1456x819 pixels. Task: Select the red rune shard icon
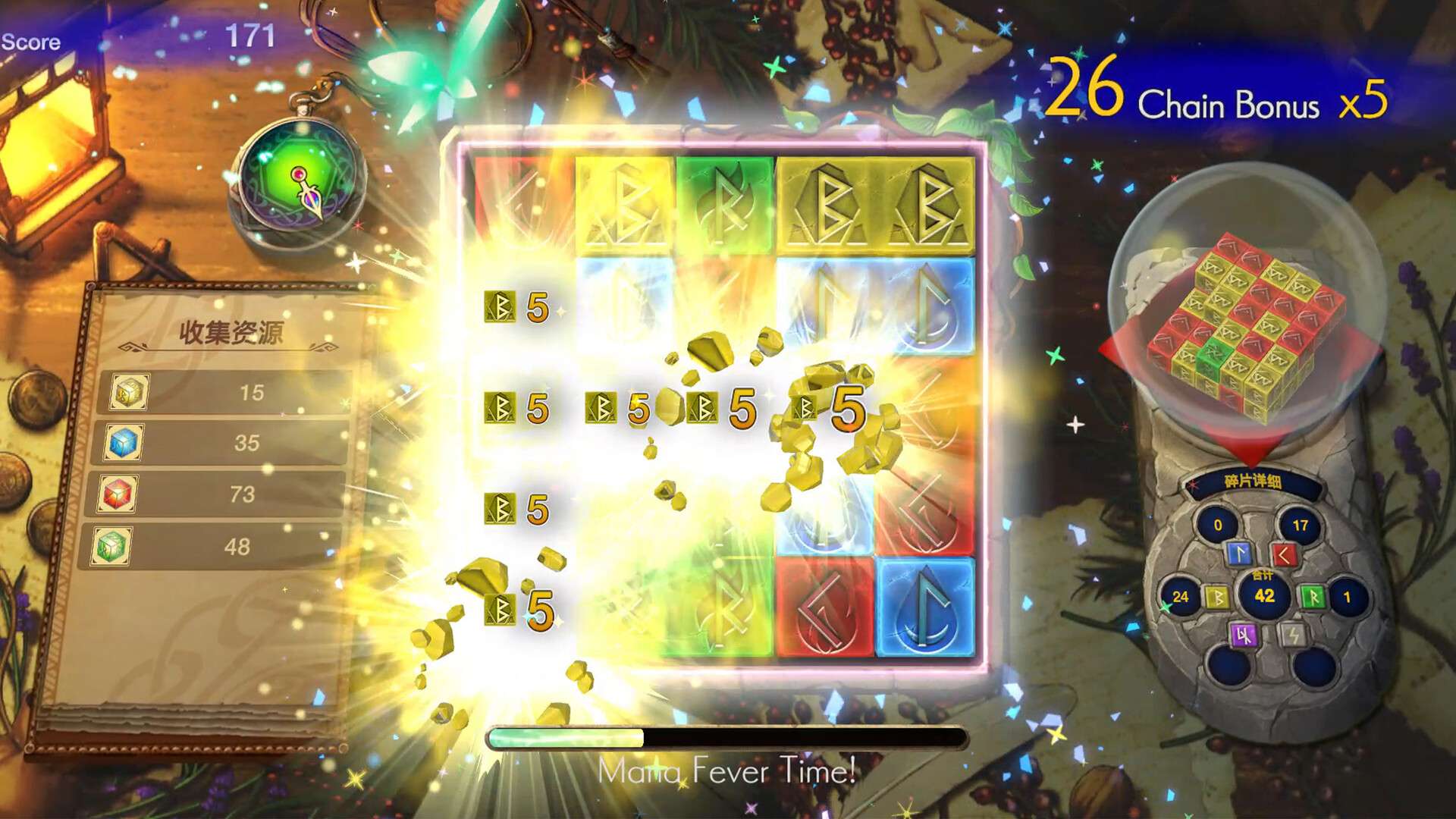click(x=1284, y=555)
